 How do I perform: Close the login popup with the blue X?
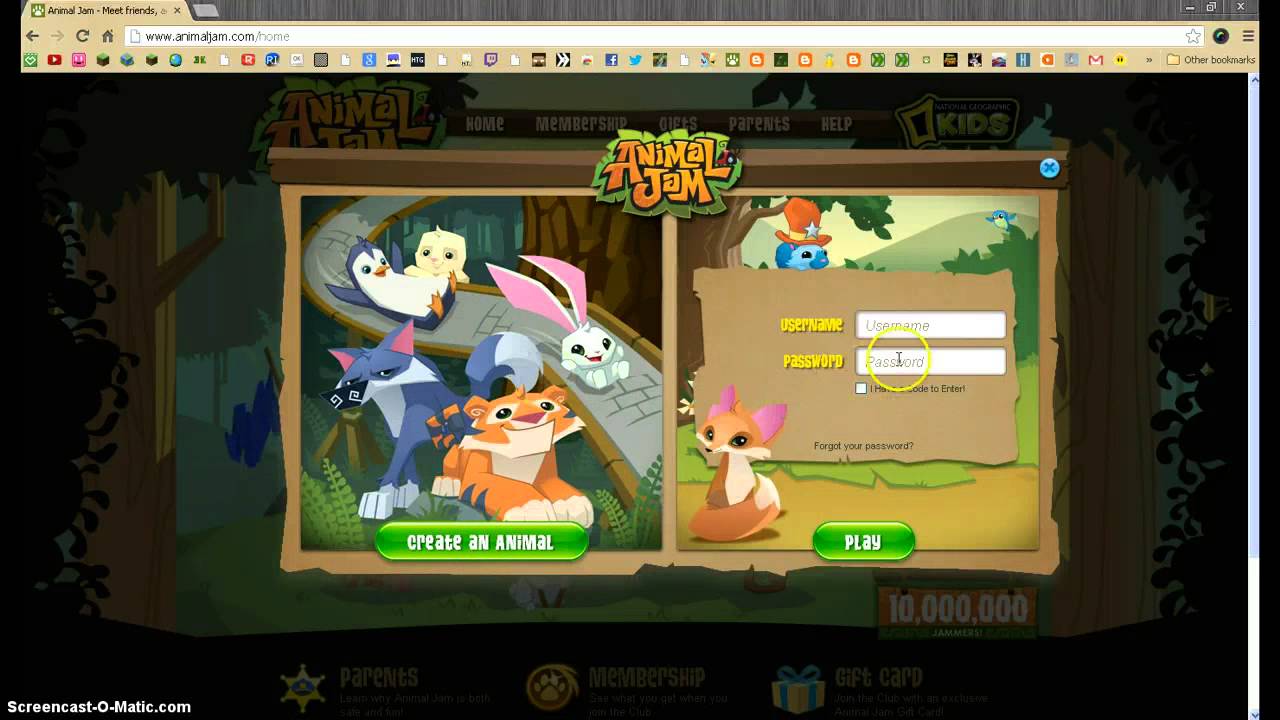point(1049,168)
